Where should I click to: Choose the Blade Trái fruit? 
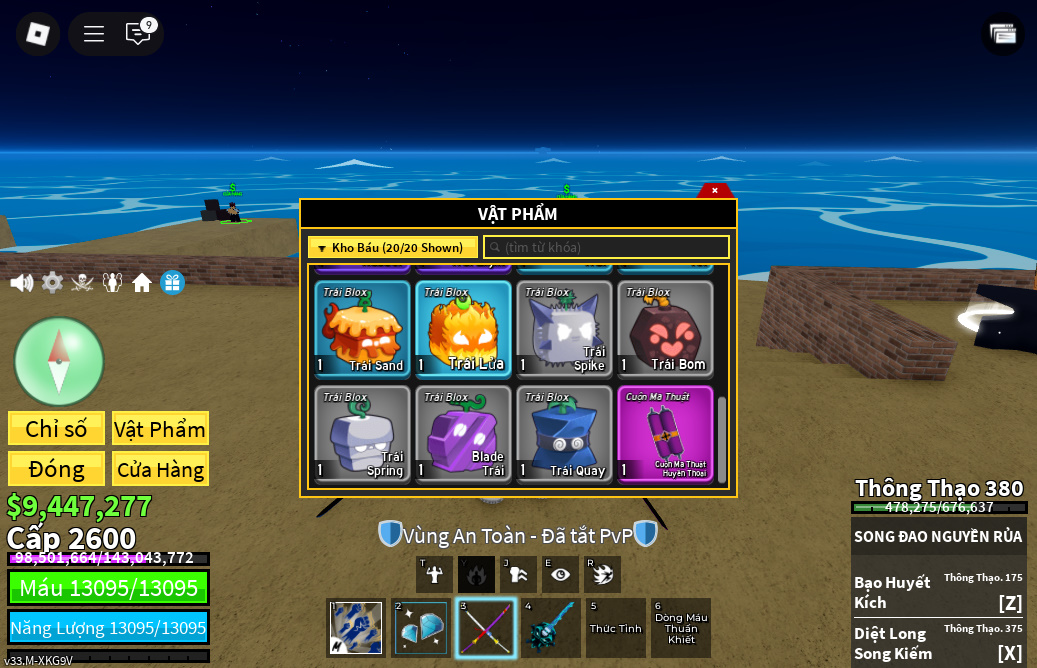(463, 434)
